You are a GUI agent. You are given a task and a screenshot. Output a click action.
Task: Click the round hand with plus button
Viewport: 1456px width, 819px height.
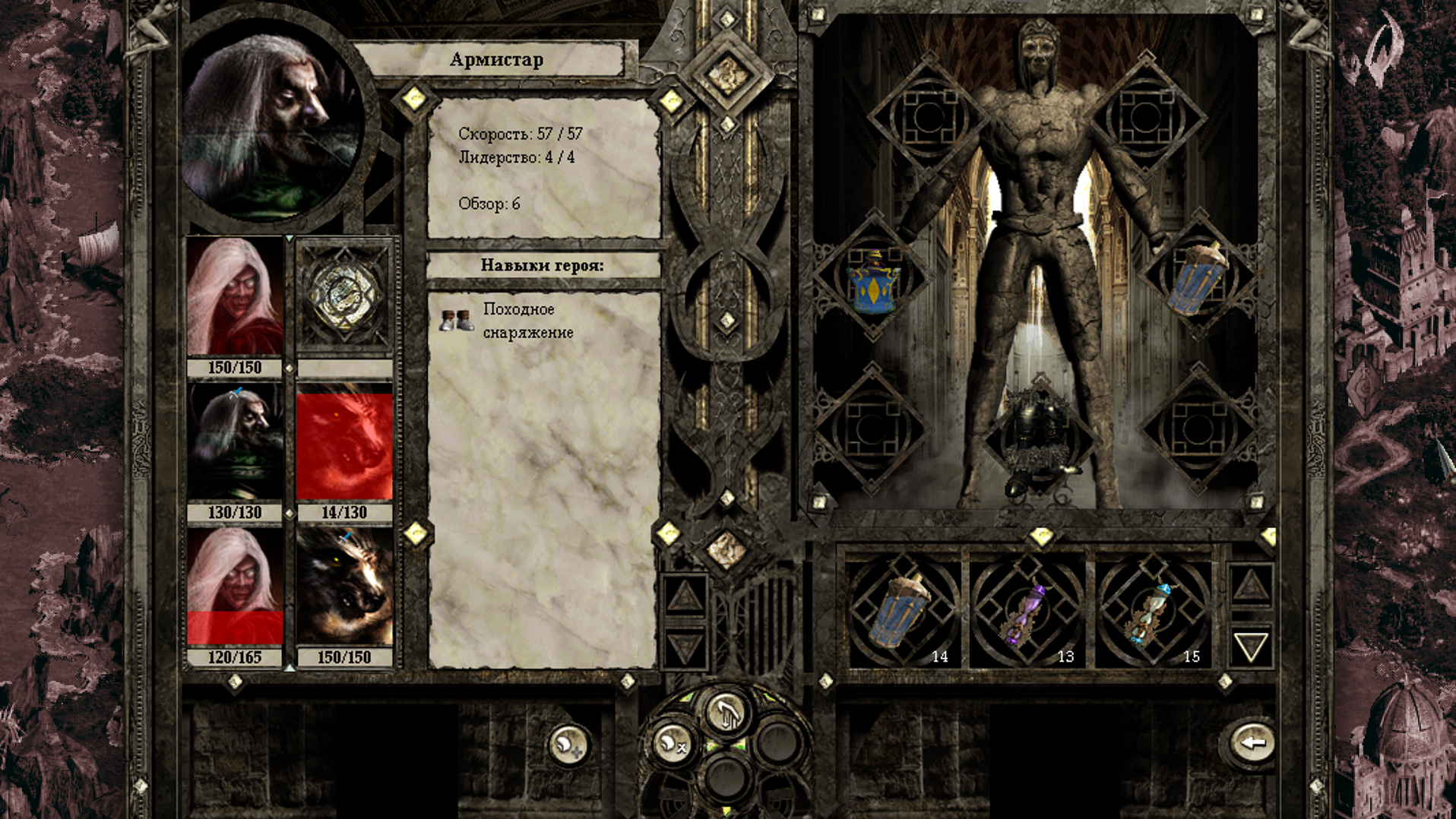coord(568,745)
